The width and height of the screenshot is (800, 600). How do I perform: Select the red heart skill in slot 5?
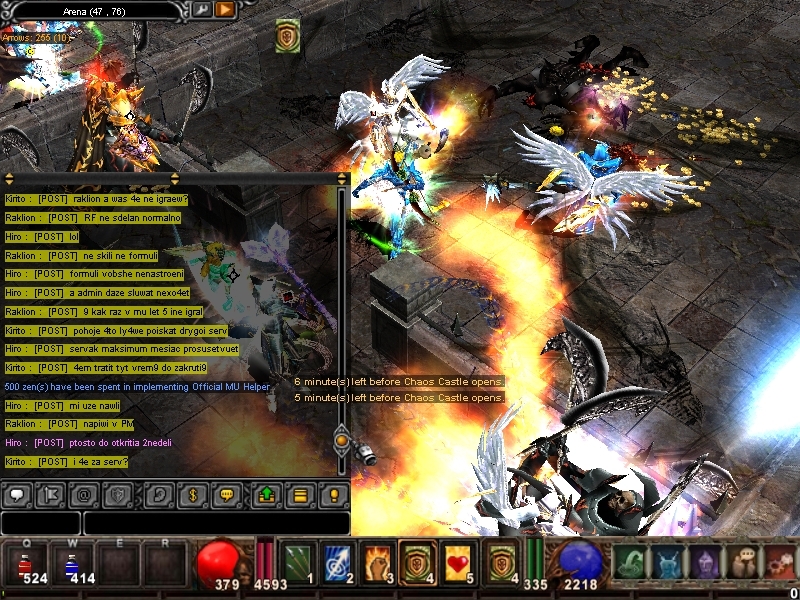tap(457, 563)
